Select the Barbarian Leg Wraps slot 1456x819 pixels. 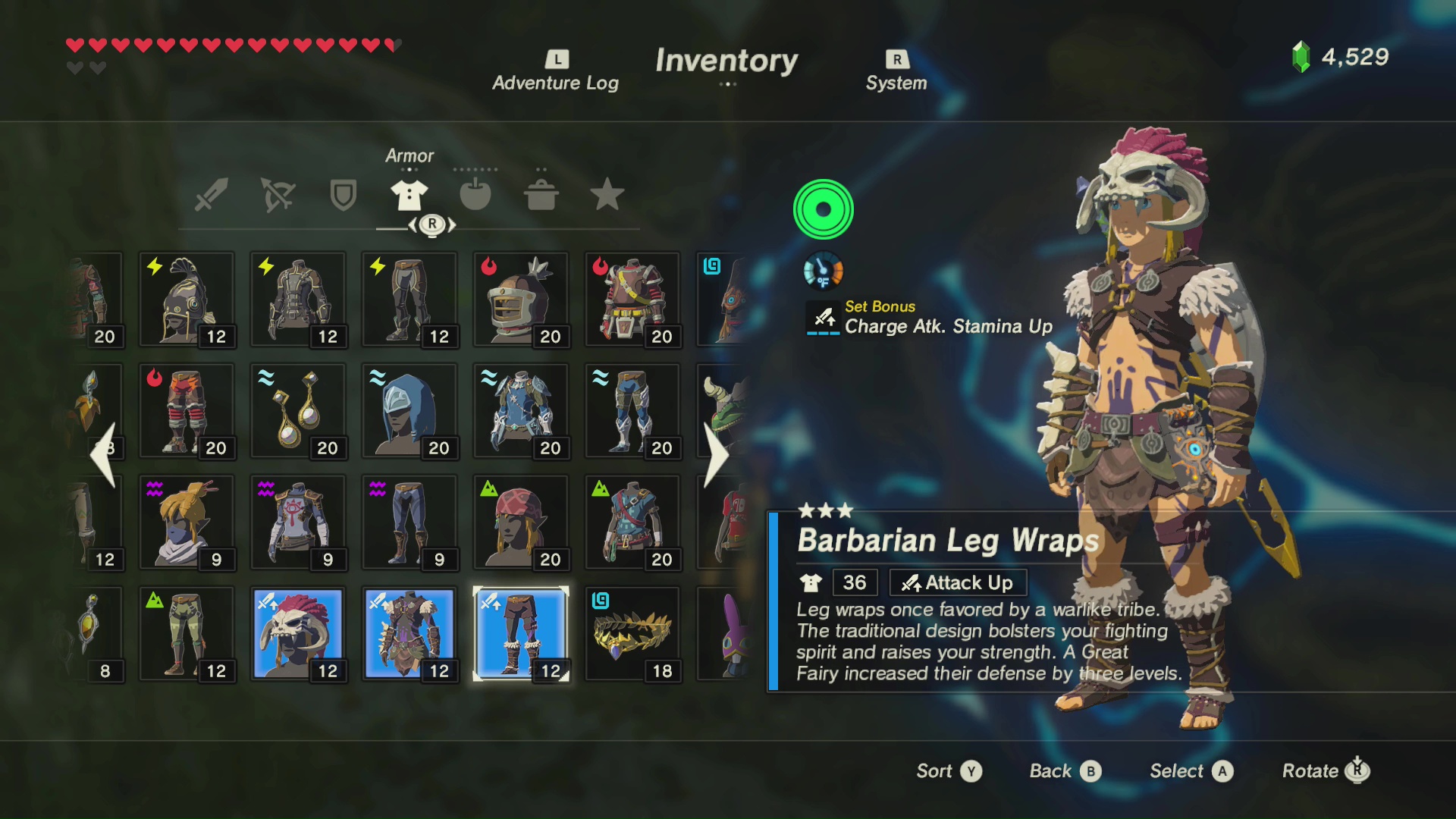click(x=521, y=634)
